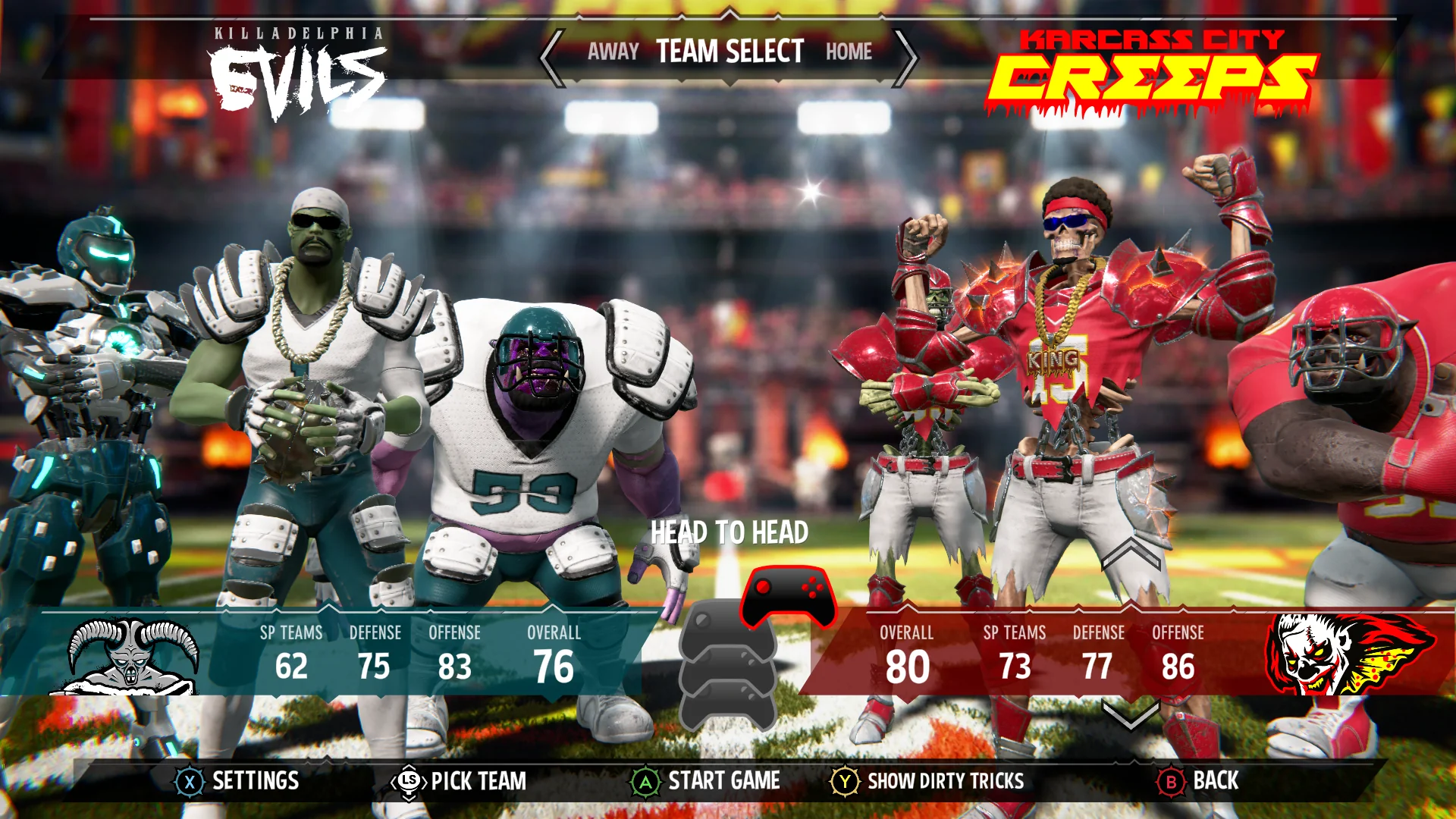Image resolution: width=1456 pixels, height=819 pixels.
Task: Show Dirty Tricks for the teams
Action: click(x=927, y=781)
